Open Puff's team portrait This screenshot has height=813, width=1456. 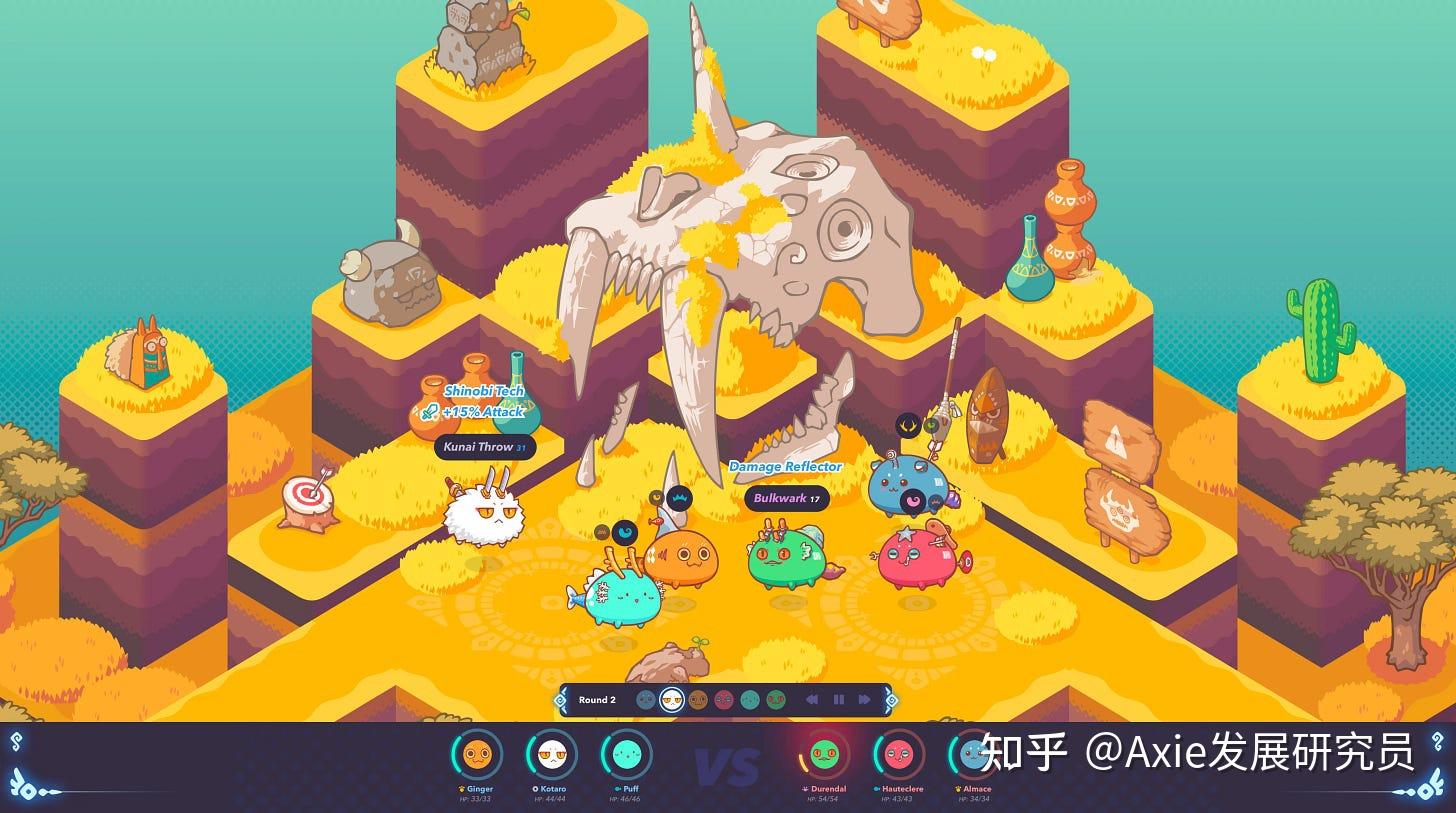(626, 755)
